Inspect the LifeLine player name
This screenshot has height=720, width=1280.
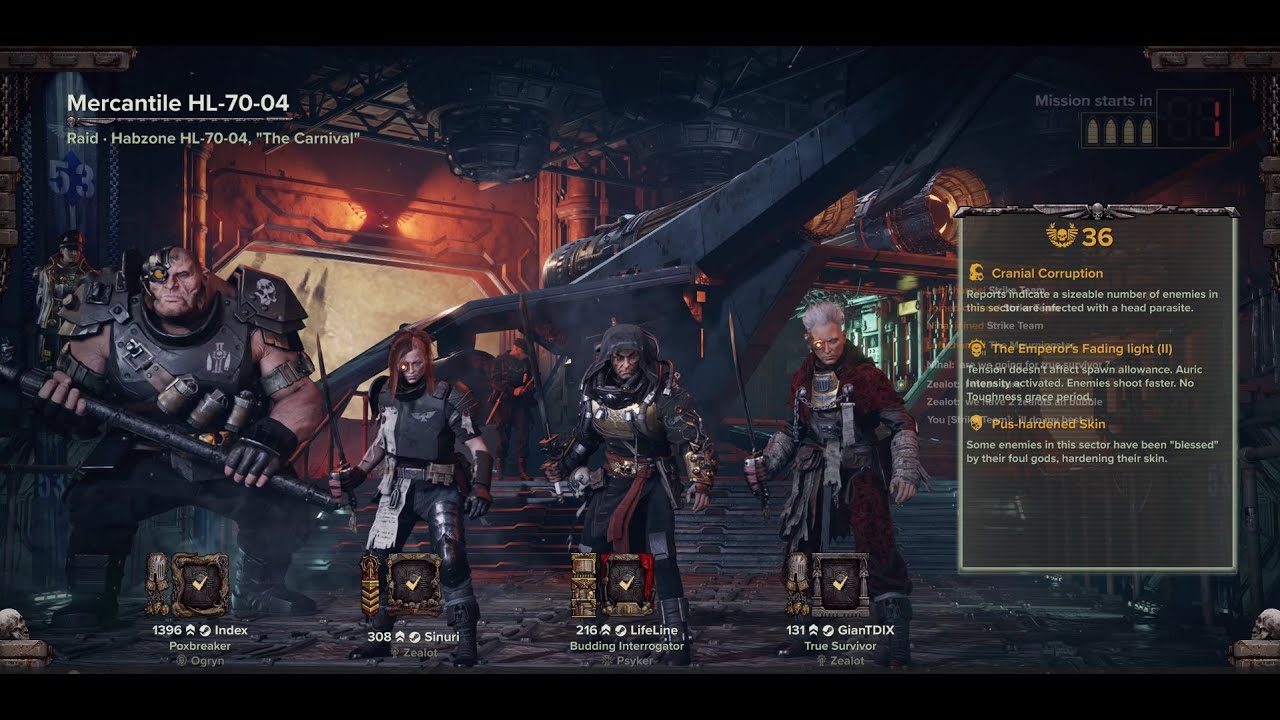[x=654, y=631]
